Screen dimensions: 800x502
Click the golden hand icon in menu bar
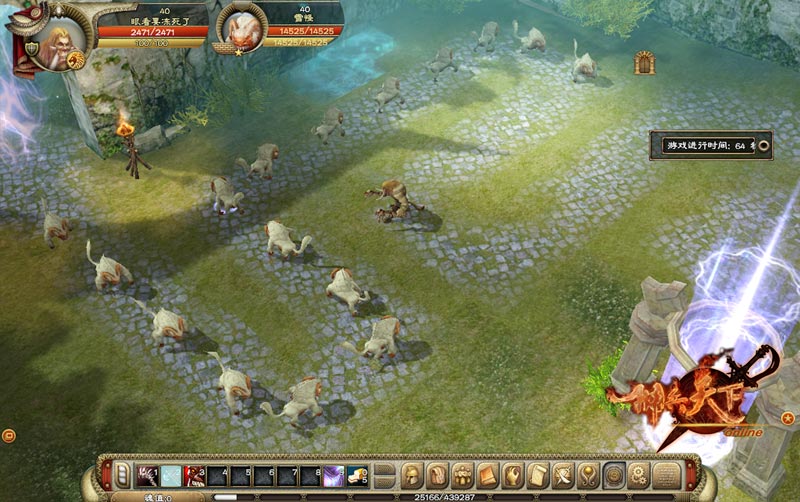[512, 473]
